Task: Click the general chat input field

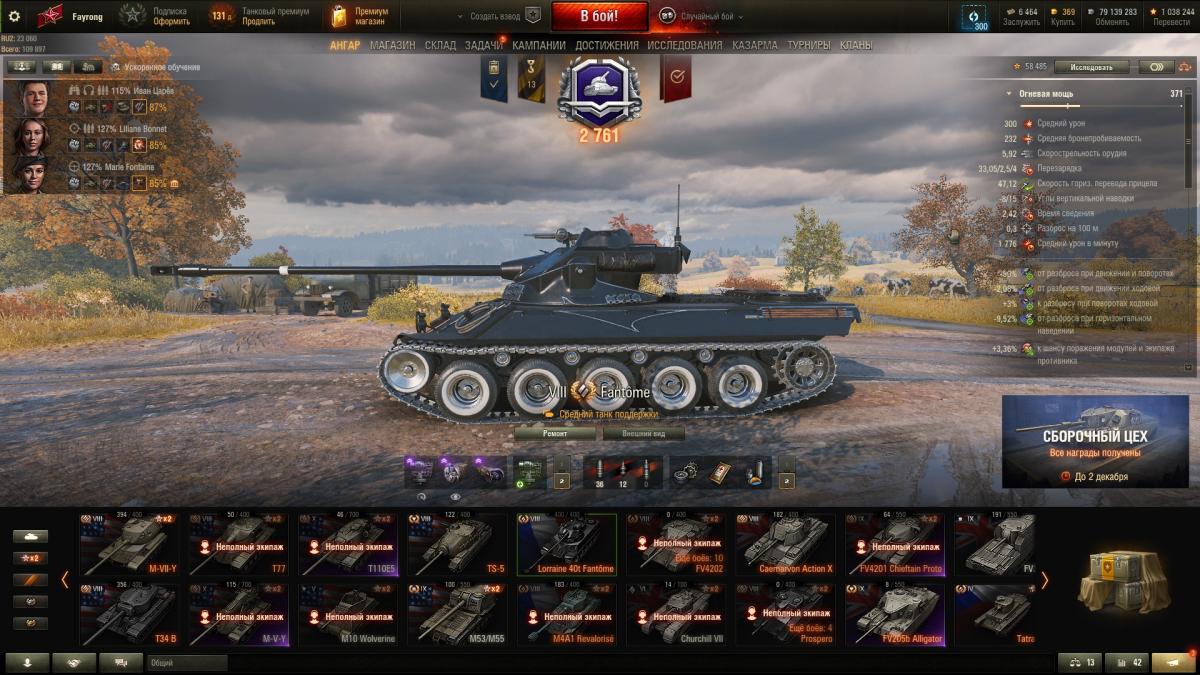Action: 187,662
